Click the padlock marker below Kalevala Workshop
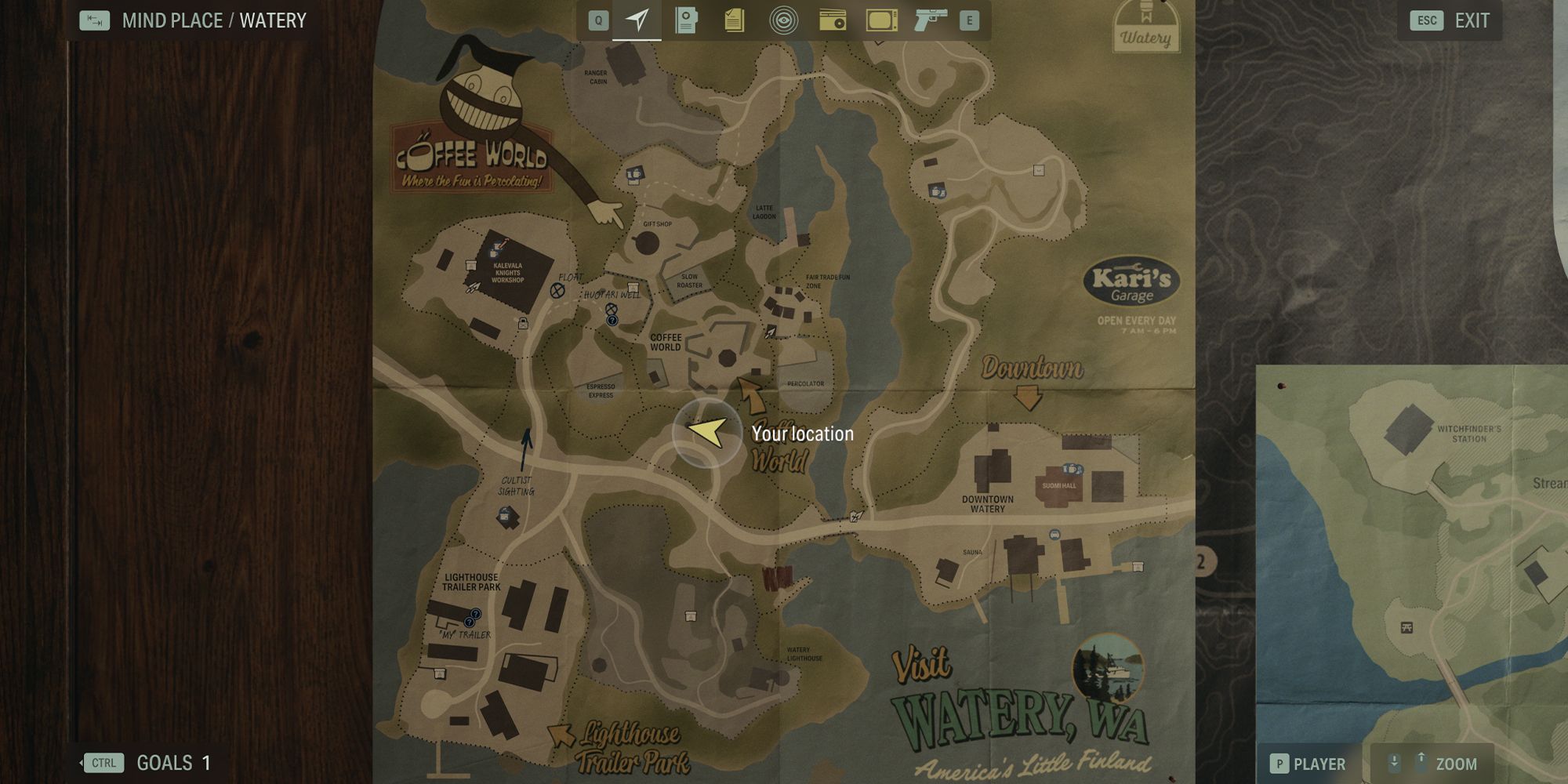This screenshot has height=784, width=1568. pyautogui.click(x=523, y=323)
